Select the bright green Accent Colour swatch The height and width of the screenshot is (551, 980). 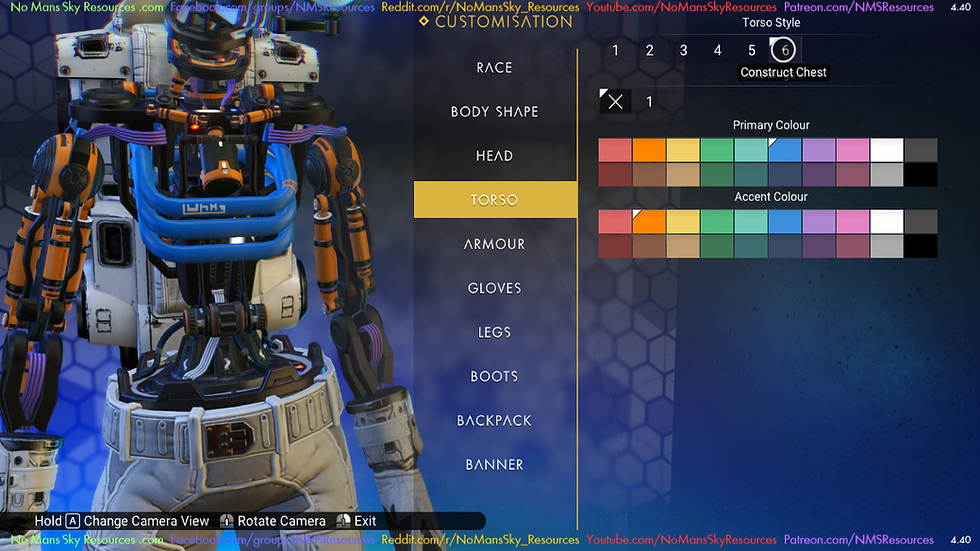717,221
